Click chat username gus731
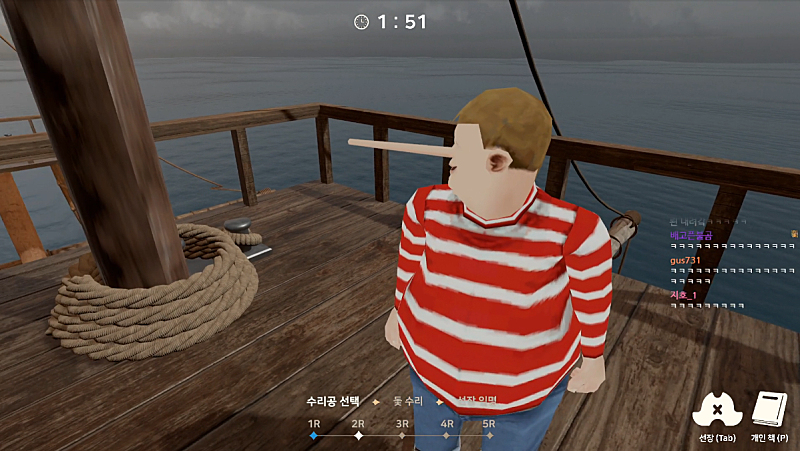Screen dimensions: 800x451 tap(683, 260)
